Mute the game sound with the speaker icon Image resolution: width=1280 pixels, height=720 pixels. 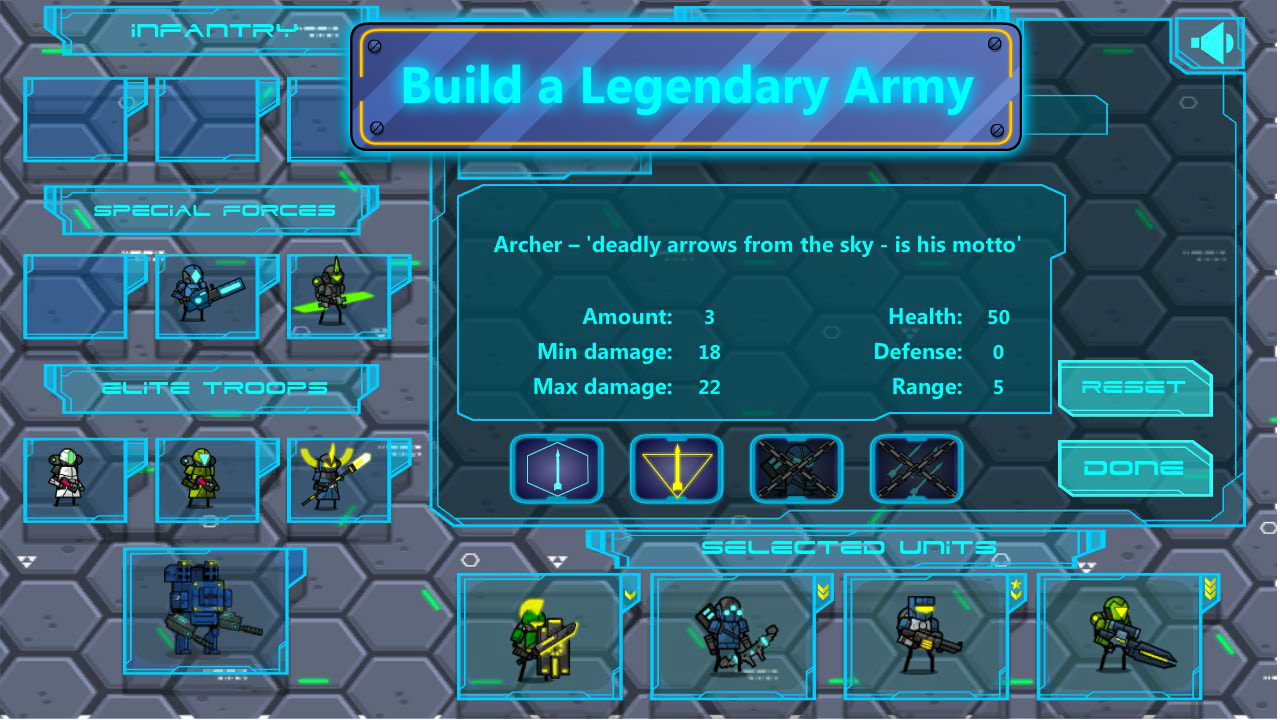click(1207, 41)
